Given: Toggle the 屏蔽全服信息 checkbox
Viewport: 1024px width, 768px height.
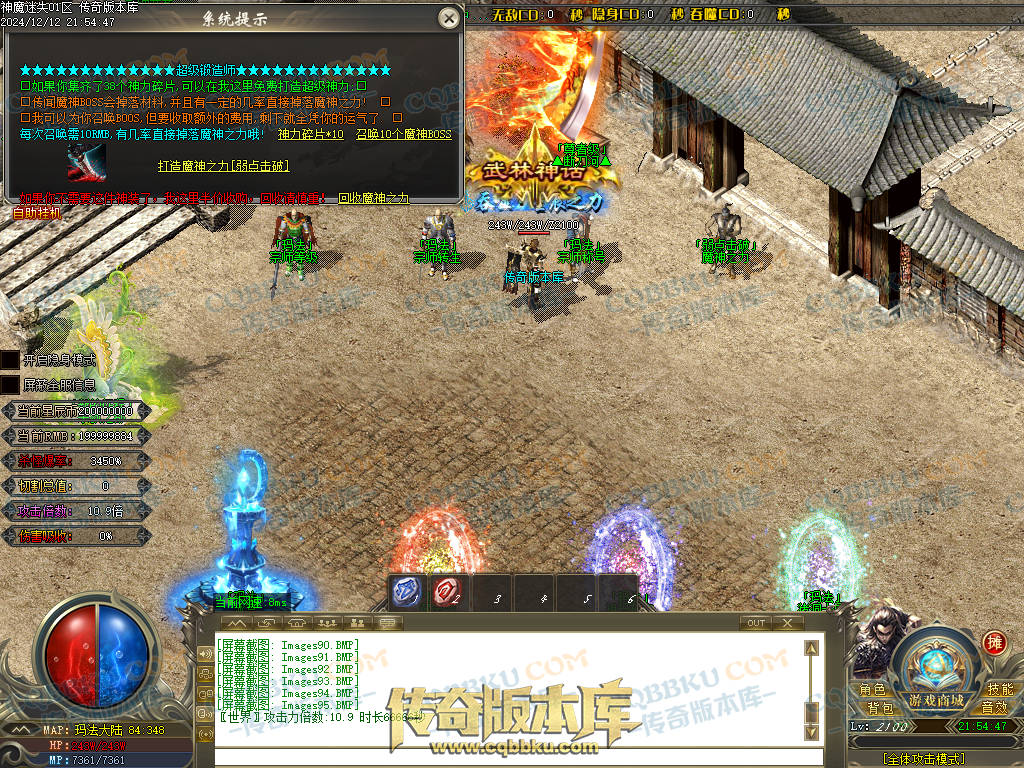Looking at the screenshot, I should pyautogui.click(x=10, y=384).
